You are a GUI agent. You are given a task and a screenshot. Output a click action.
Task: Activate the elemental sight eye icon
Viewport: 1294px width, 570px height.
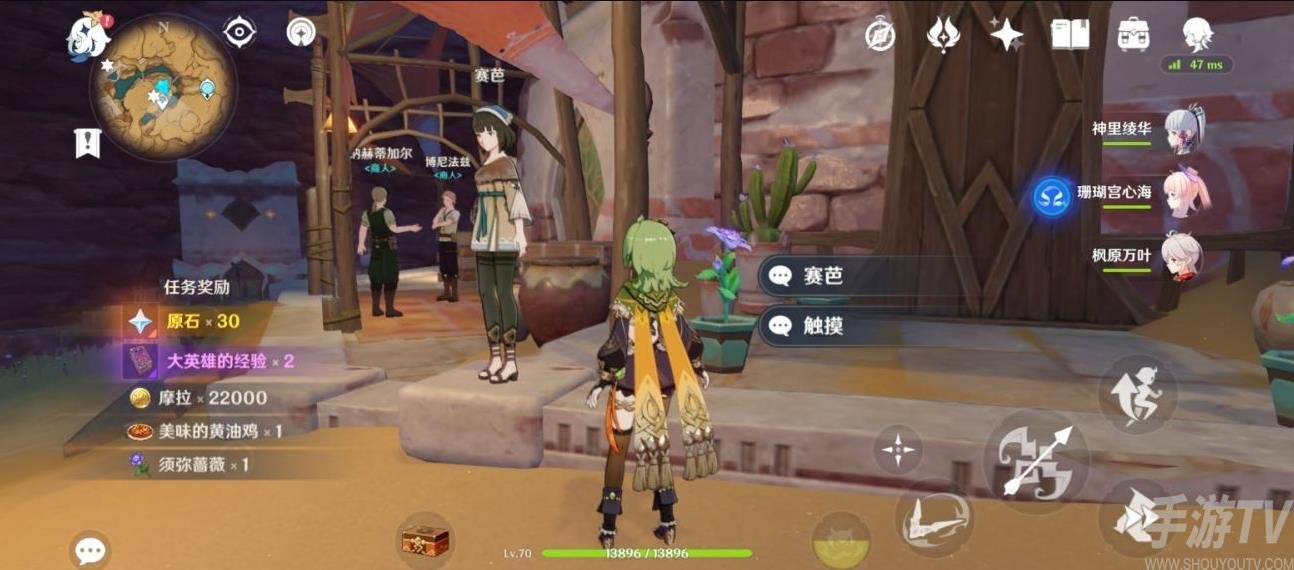[x=240, y=32]
